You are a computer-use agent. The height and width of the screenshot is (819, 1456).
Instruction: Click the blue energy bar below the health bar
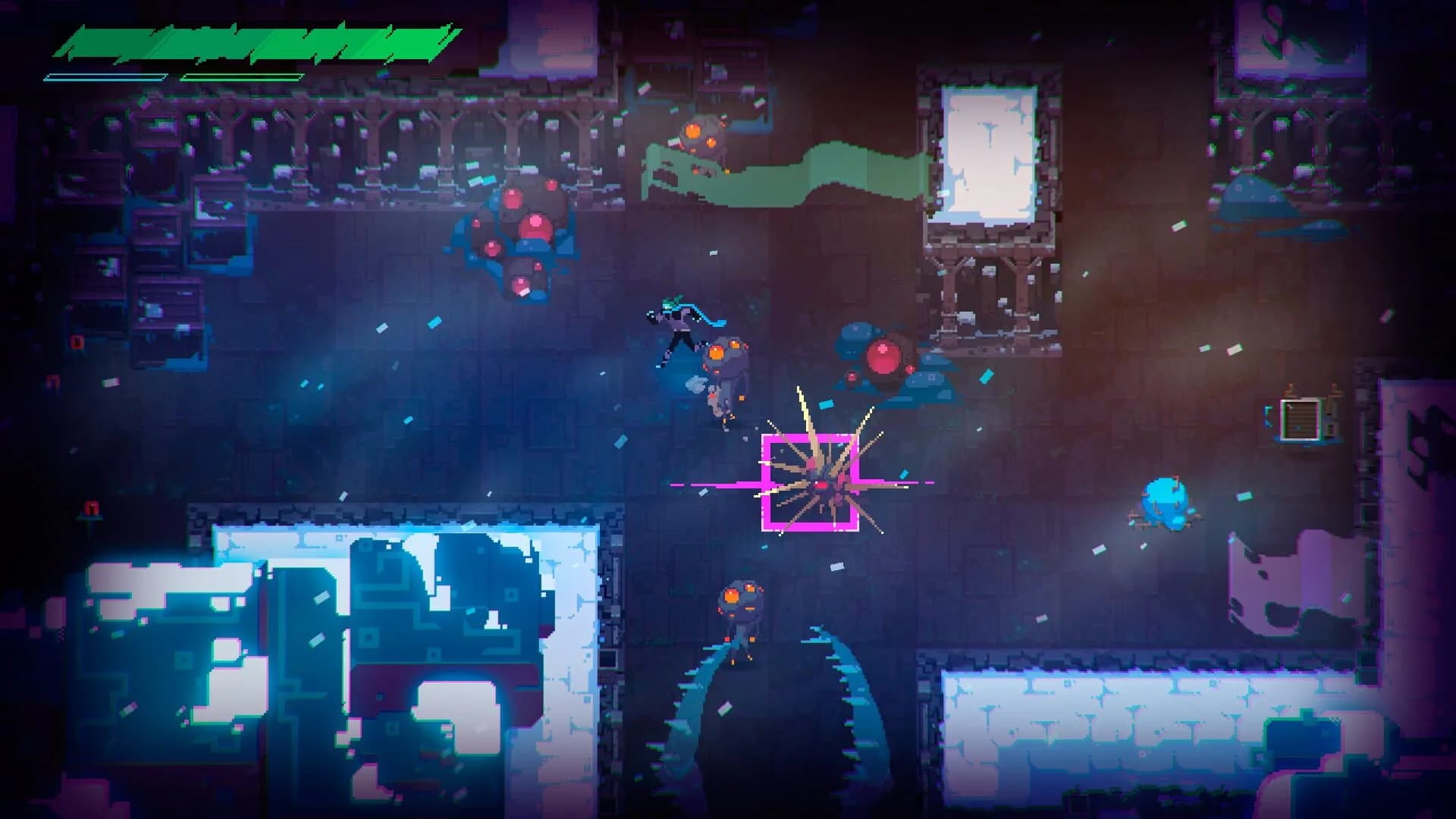click(106, 76)
